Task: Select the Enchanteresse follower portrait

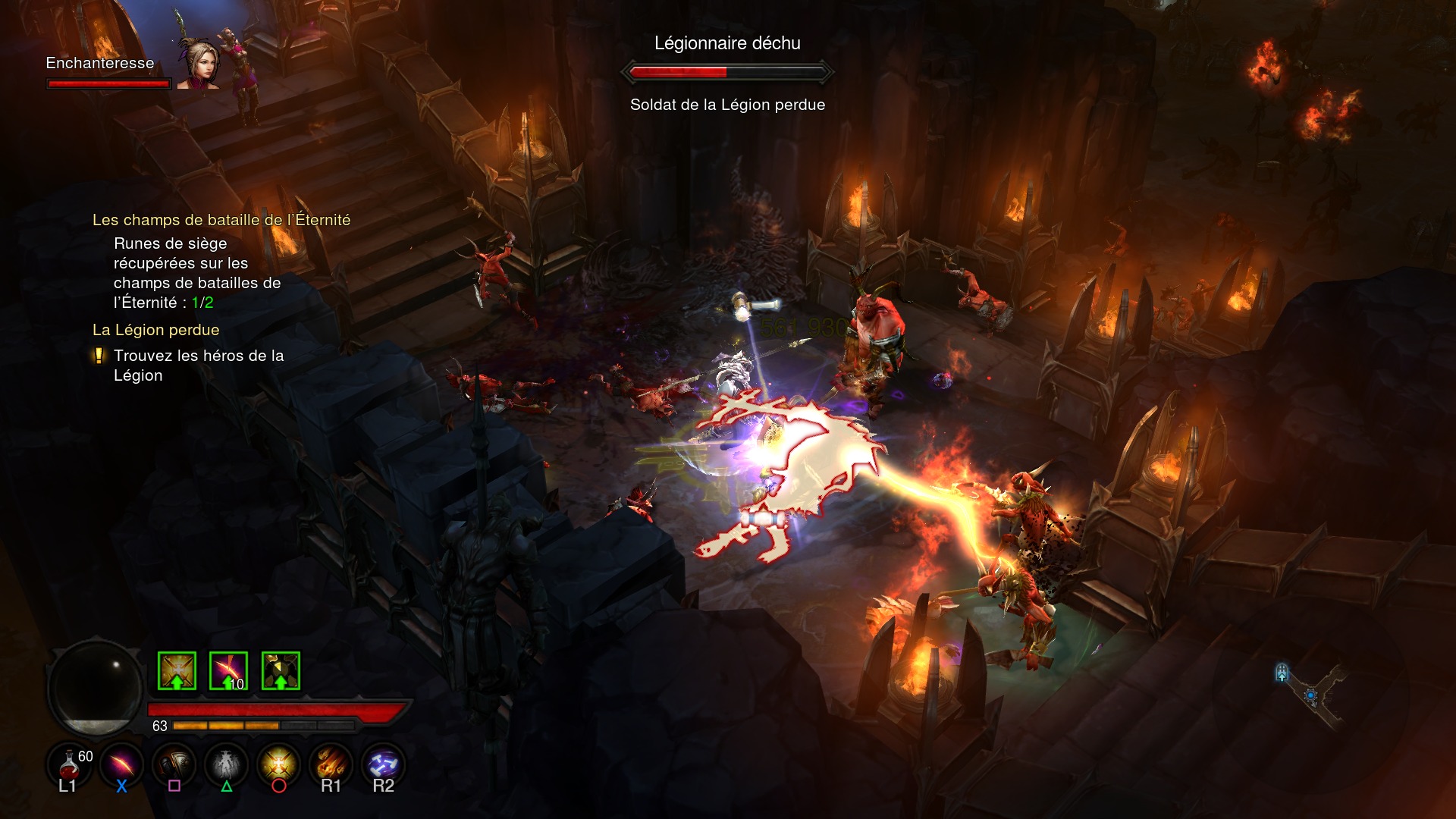Action: tap(199, 64)
